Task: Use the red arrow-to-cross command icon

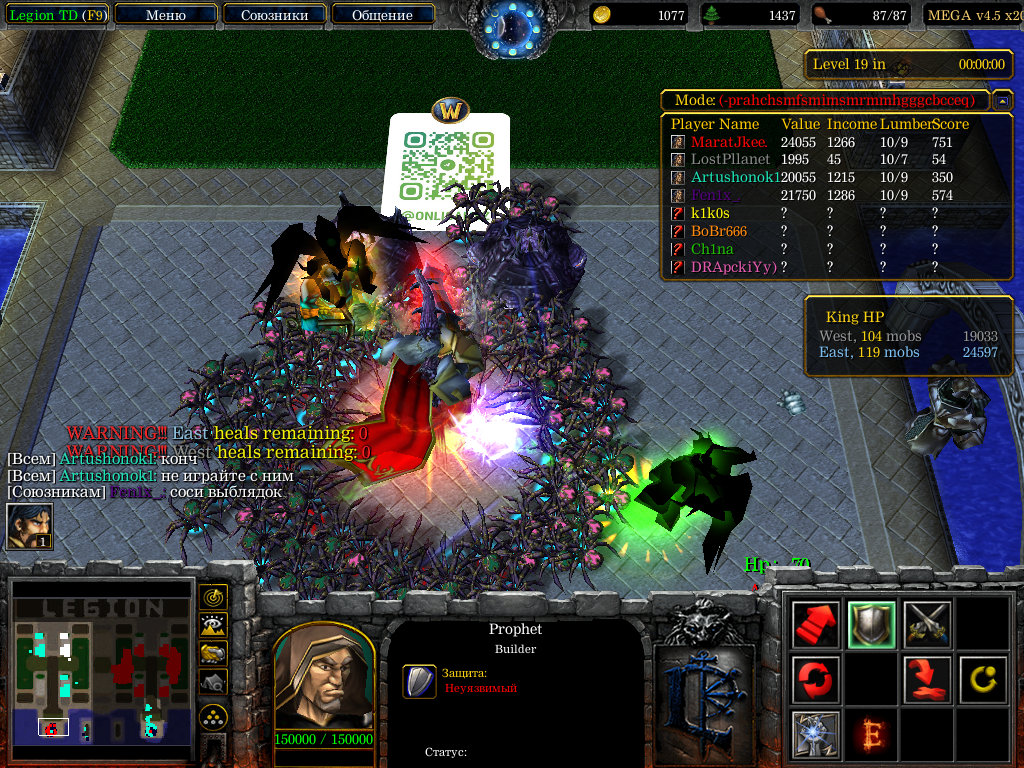Action: [926, 680]
